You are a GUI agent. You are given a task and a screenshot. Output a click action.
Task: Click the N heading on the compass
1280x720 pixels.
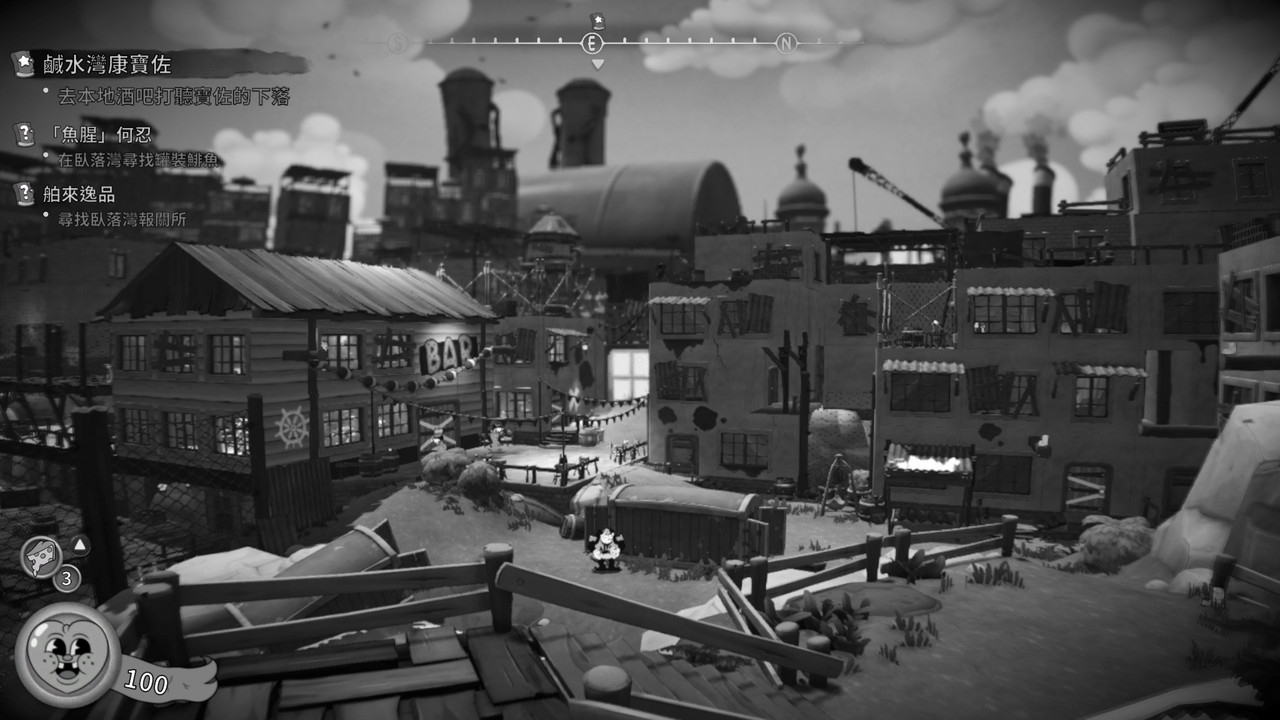click(x=786, y=43)
